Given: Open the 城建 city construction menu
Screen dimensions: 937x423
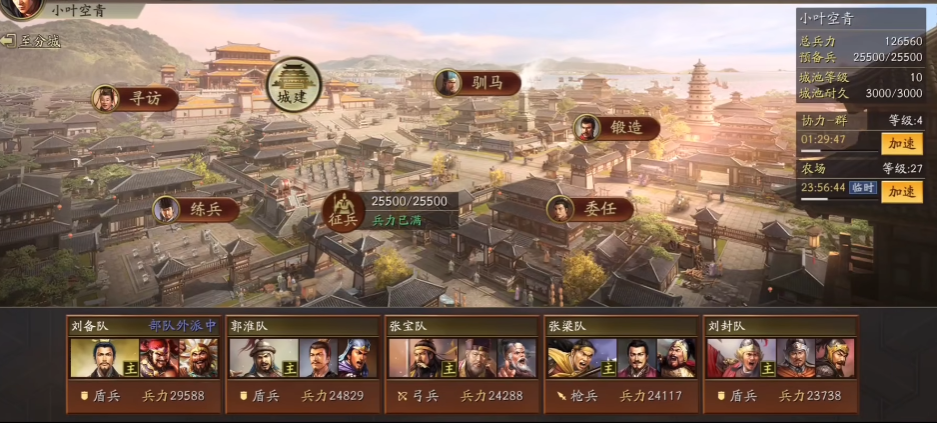Looking at the screenshot, I should pos(295,84).
